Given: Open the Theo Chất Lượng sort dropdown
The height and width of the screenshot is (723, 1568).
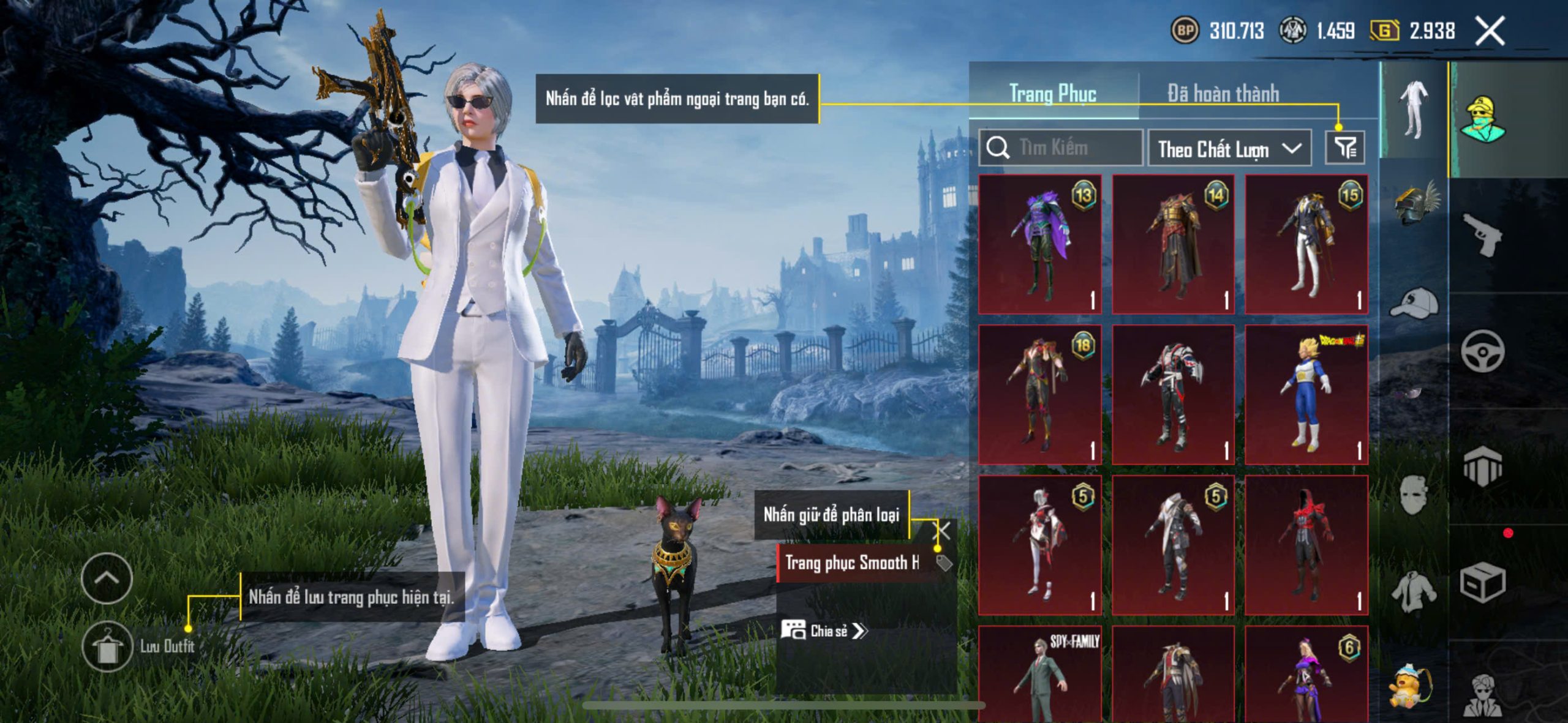Looking at the screenshot, I should [x=1229, y=148].
